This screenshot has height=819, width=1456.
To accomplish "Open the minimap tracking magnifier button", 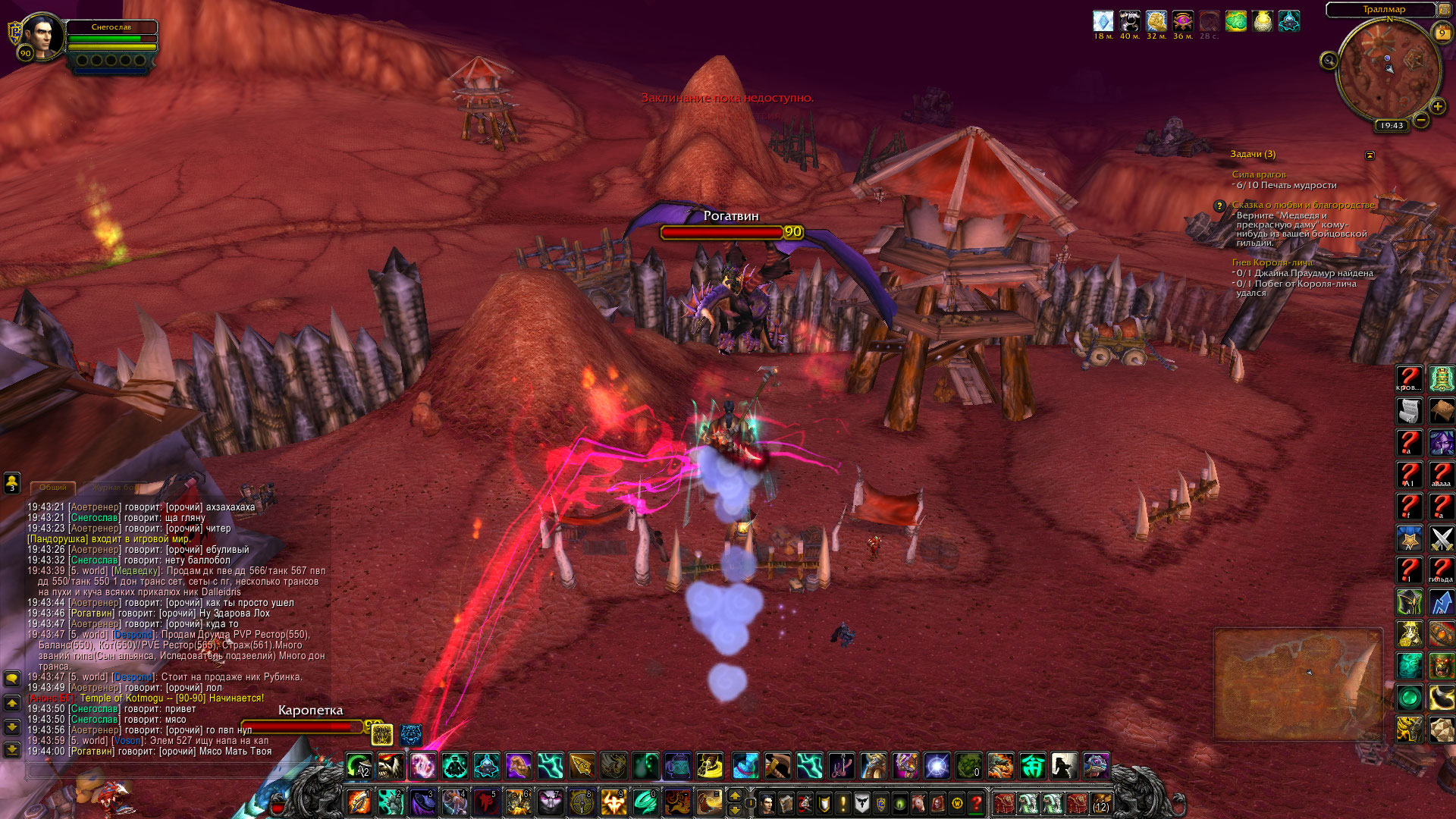I will click(1329, 61).
